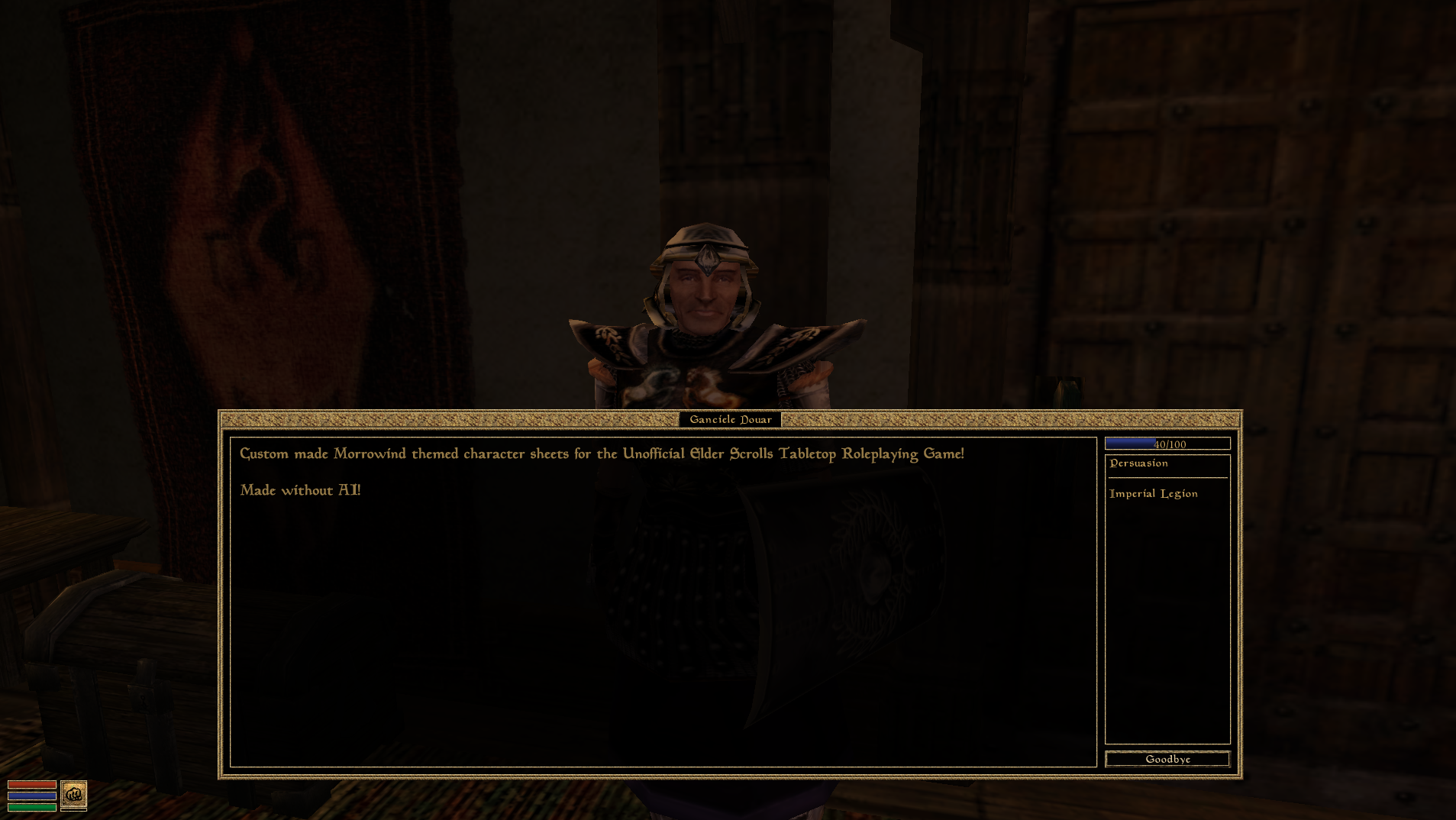Click the Ganciele Douar name plate
This screenshot has width=1456, height=820.
coord(730,419)
